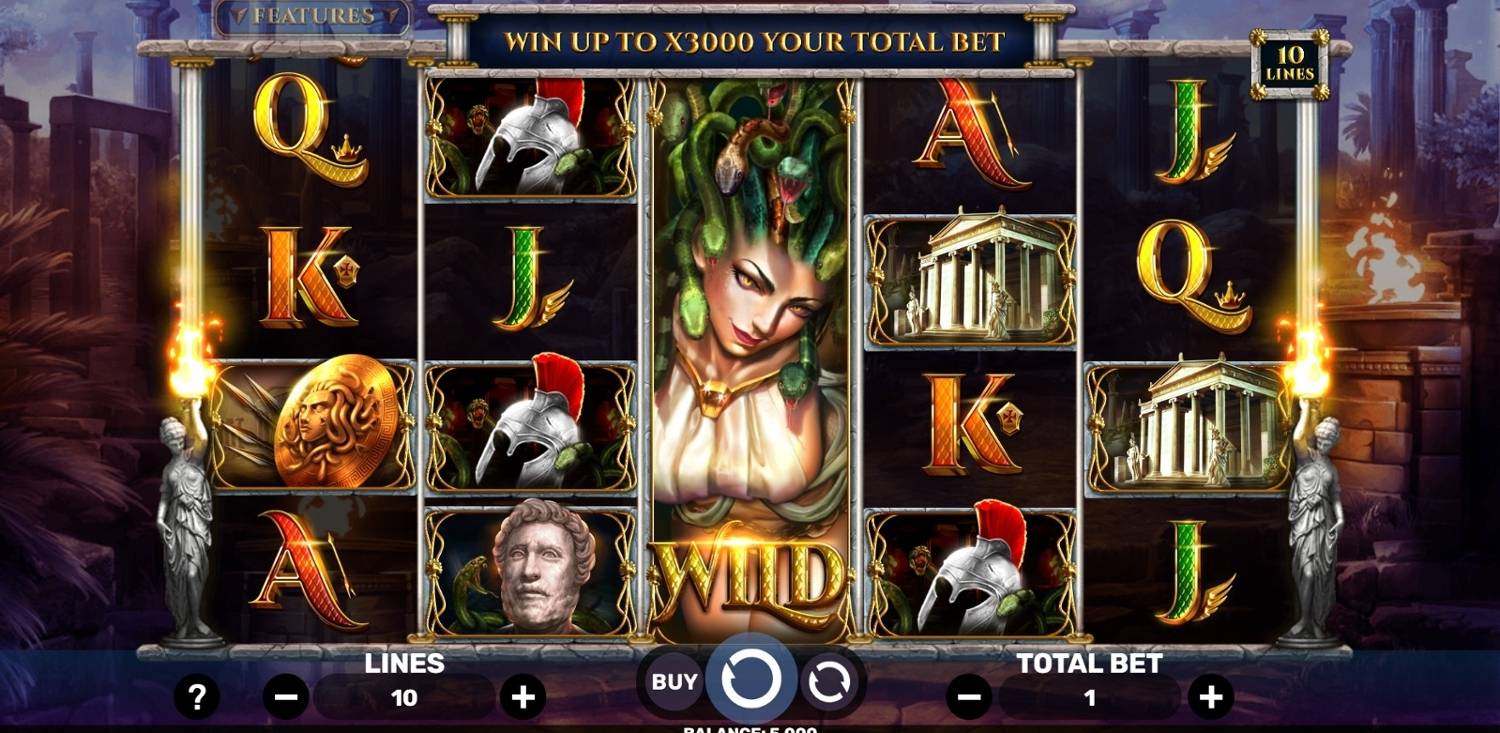This screenshot has width=1500, height=733.
Task: Spin the reels with the center button
Action: click(x=750, y=680)
